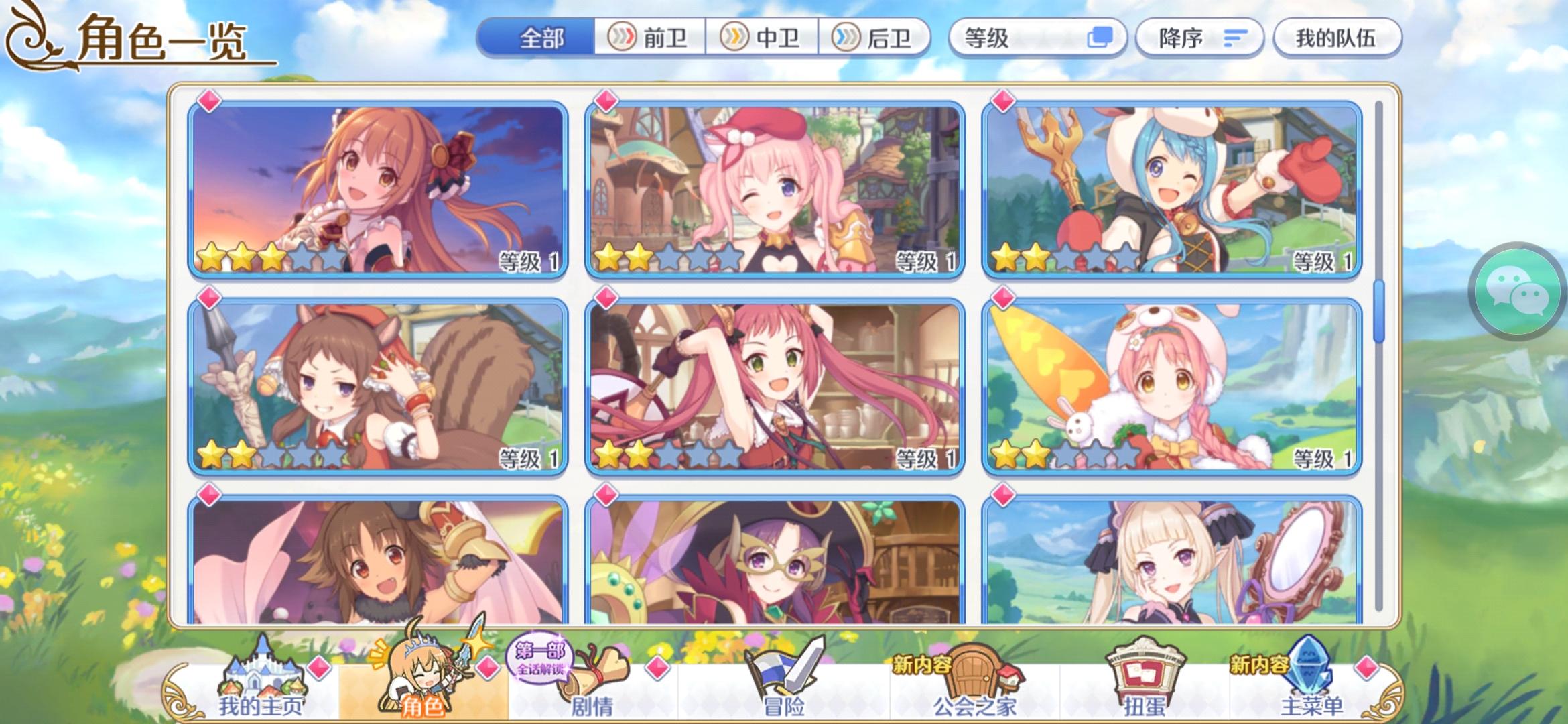The height and width of the screenshot is (724, 1568).
Task: Switch sorting to 降序 descending order
Action: [1199, 38]
